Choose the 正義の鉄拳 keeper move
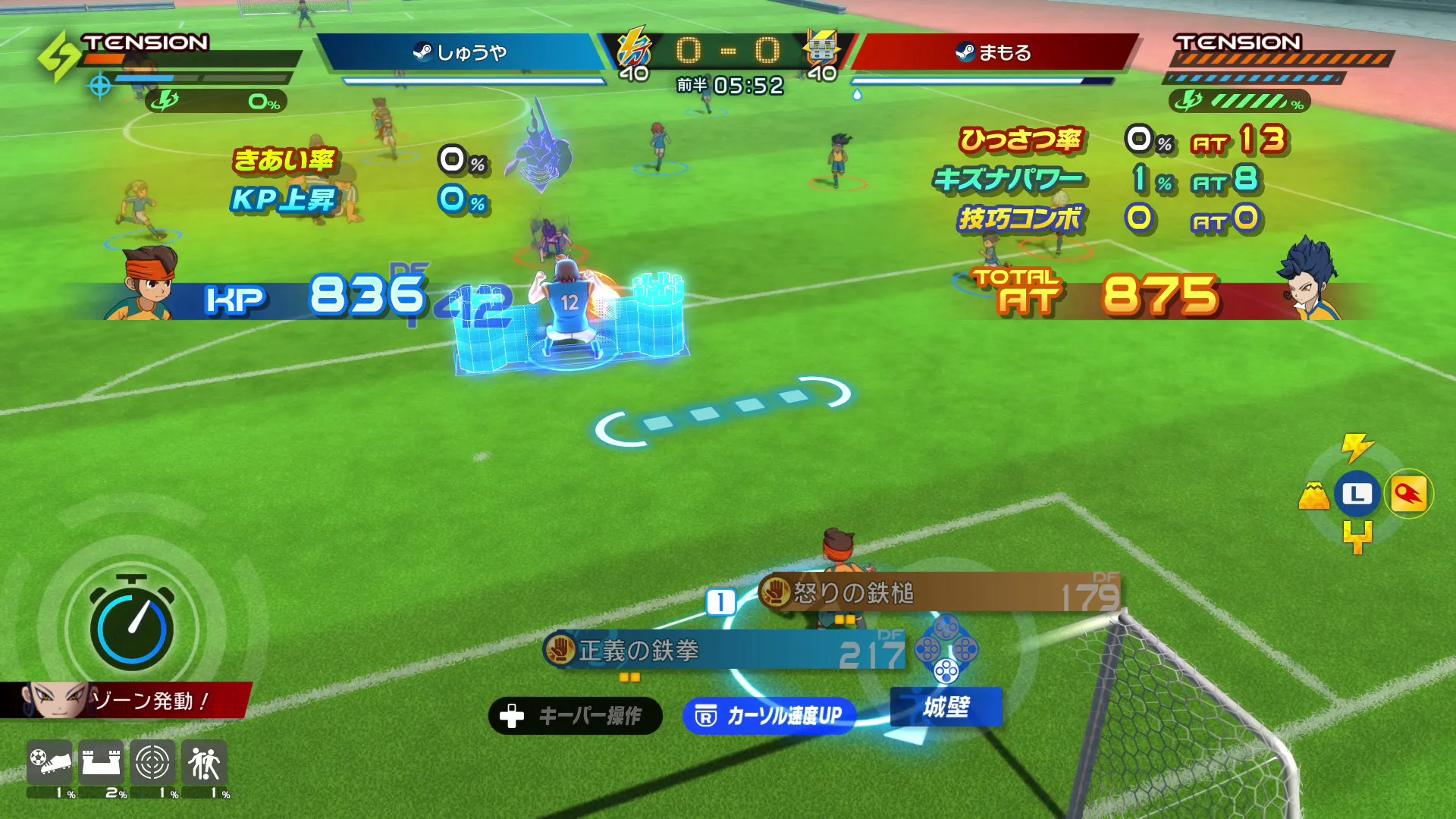Screen dimensions: 1456x819 click(724, 651)
